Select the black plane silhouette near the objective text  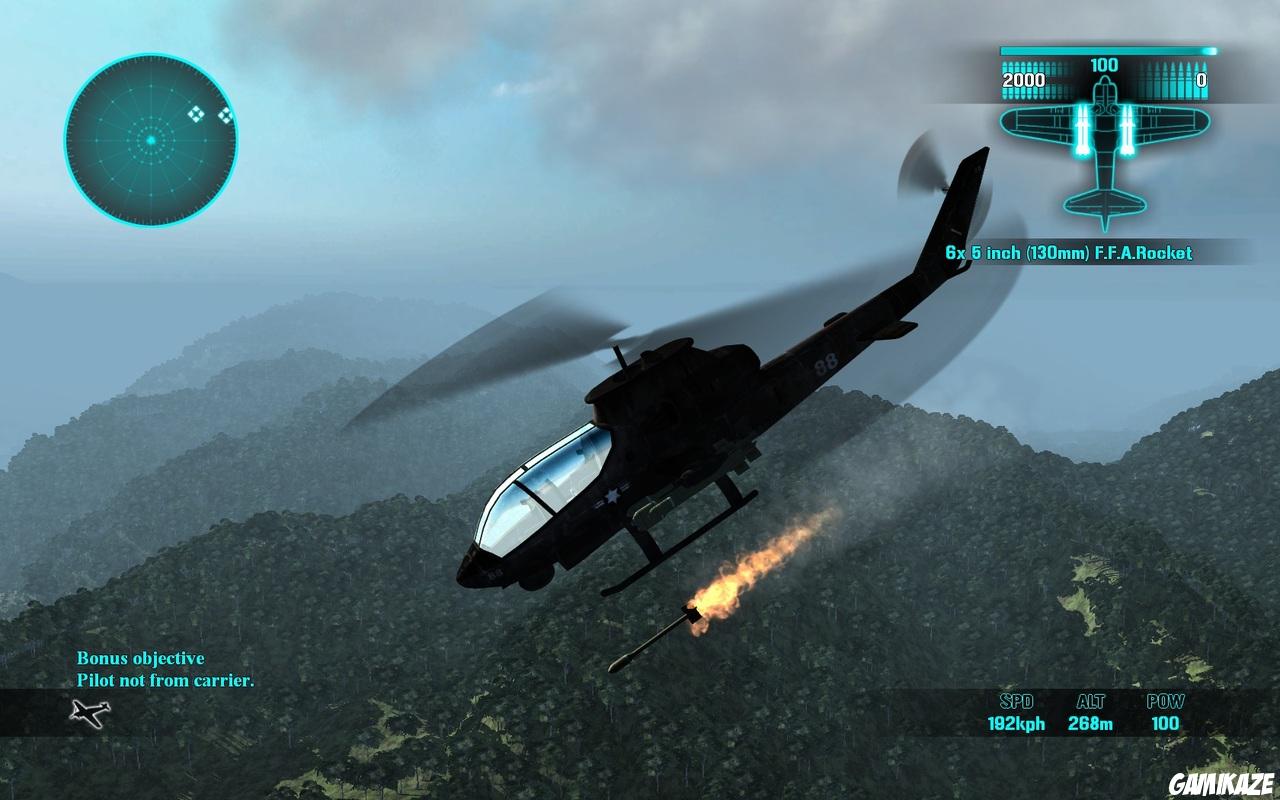click(90, 713)
